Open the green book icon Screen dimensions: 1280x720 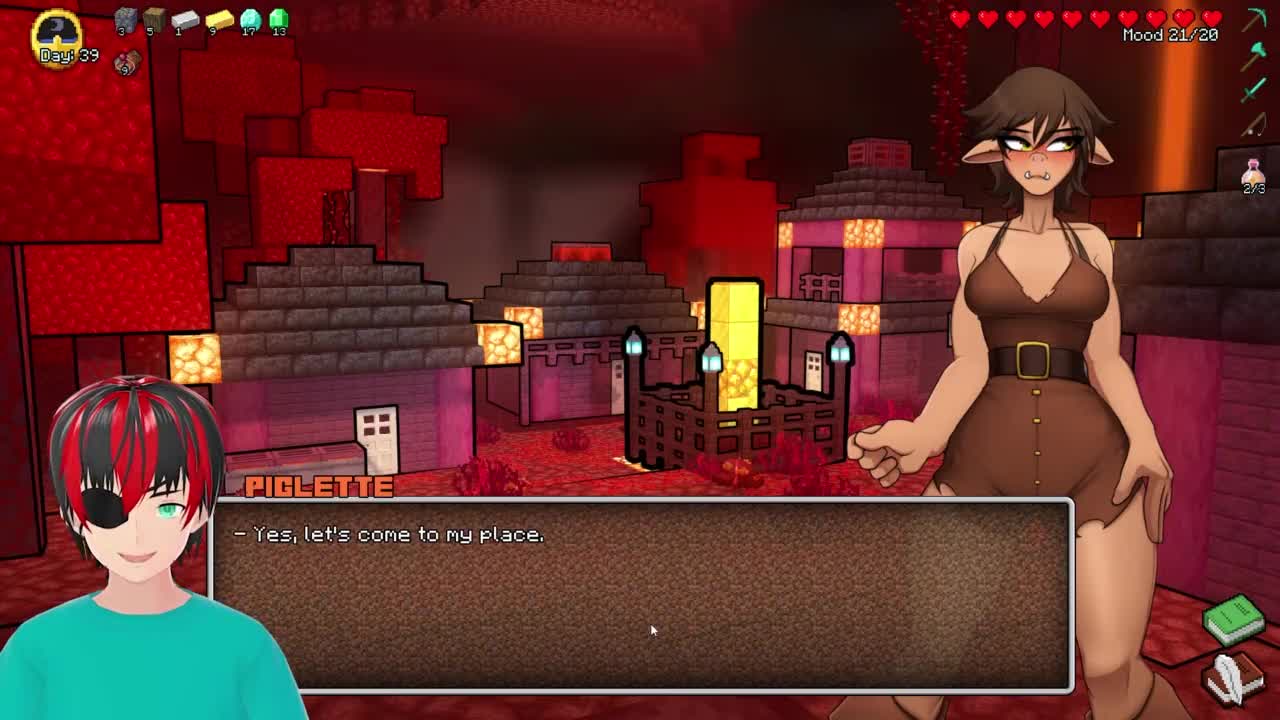click(x=1234, y=620)
